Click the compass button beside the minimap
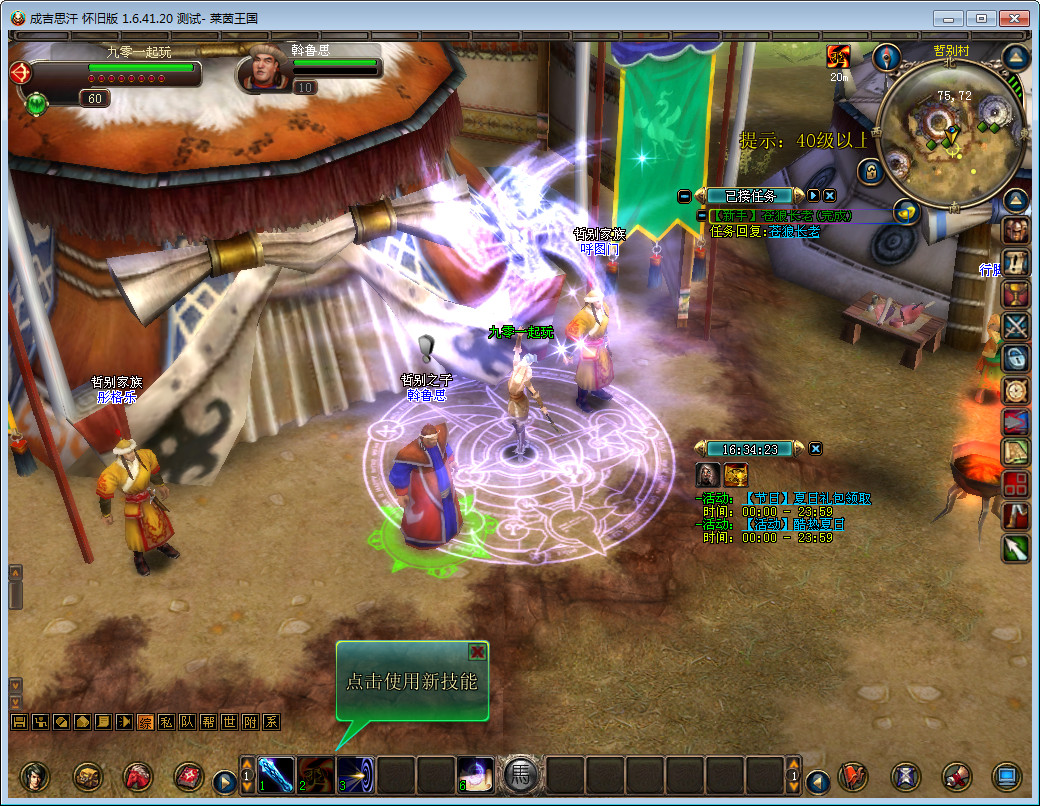 tap(886, 56)
